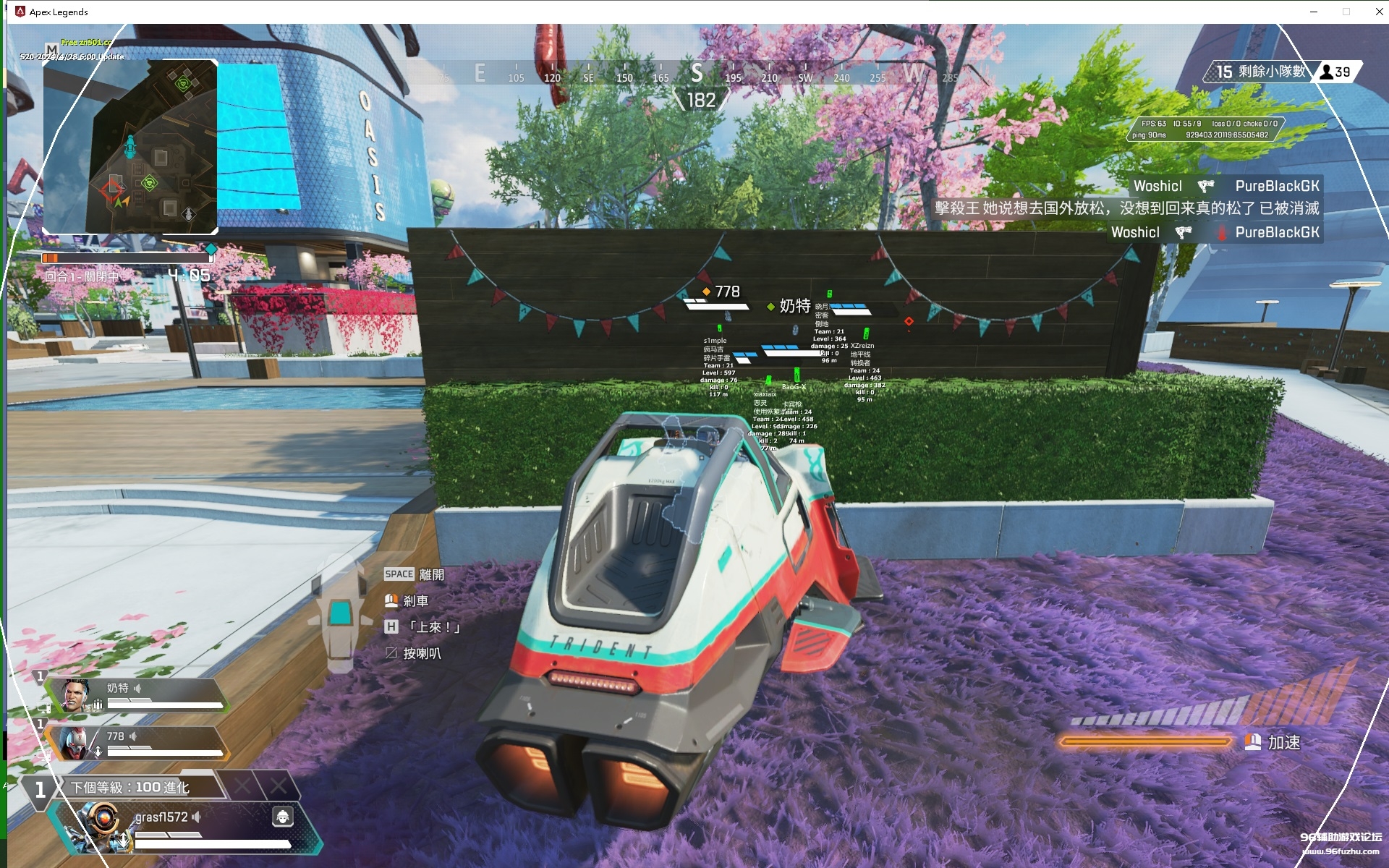This screenshot has height=868, width=1389.
Task: Minimize the Apex Legends window
Action: click(x=1313, y=12)
